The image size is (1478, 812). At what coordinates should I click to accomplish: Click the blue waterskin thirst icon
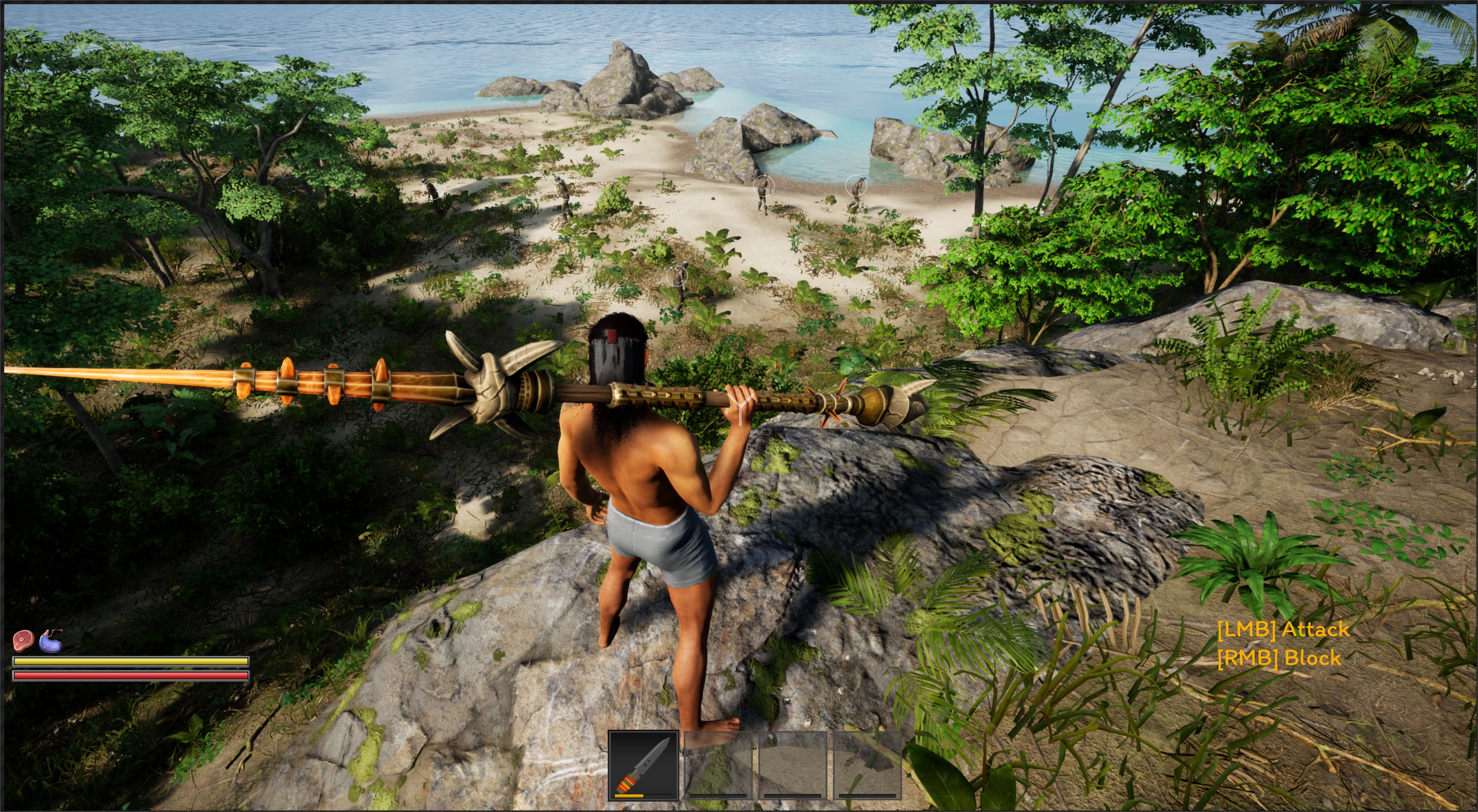coord(51,641)
